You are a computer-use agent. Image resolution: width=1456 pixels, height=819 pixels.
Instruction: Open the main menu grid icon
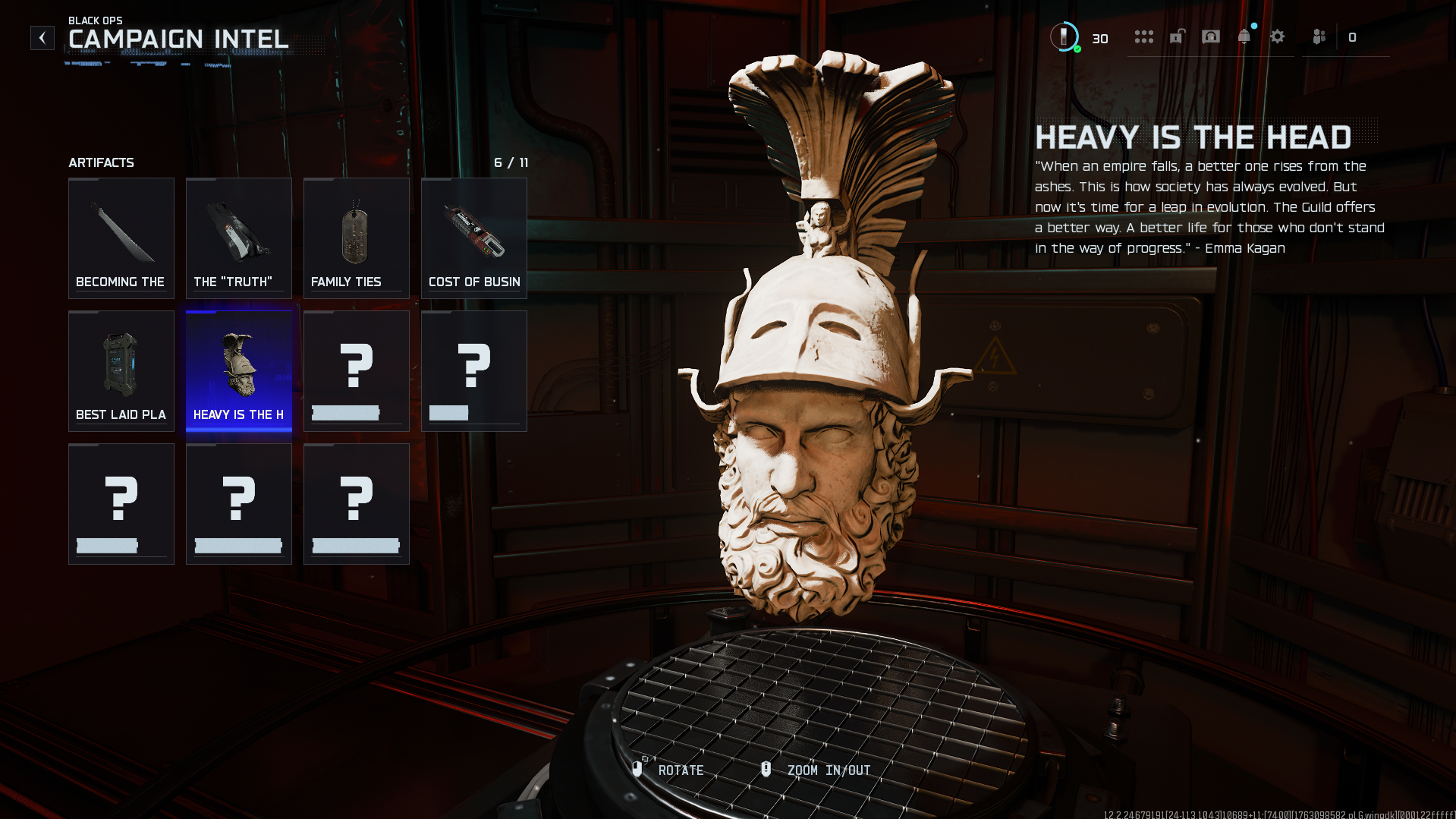click(x=1143, y=37)
